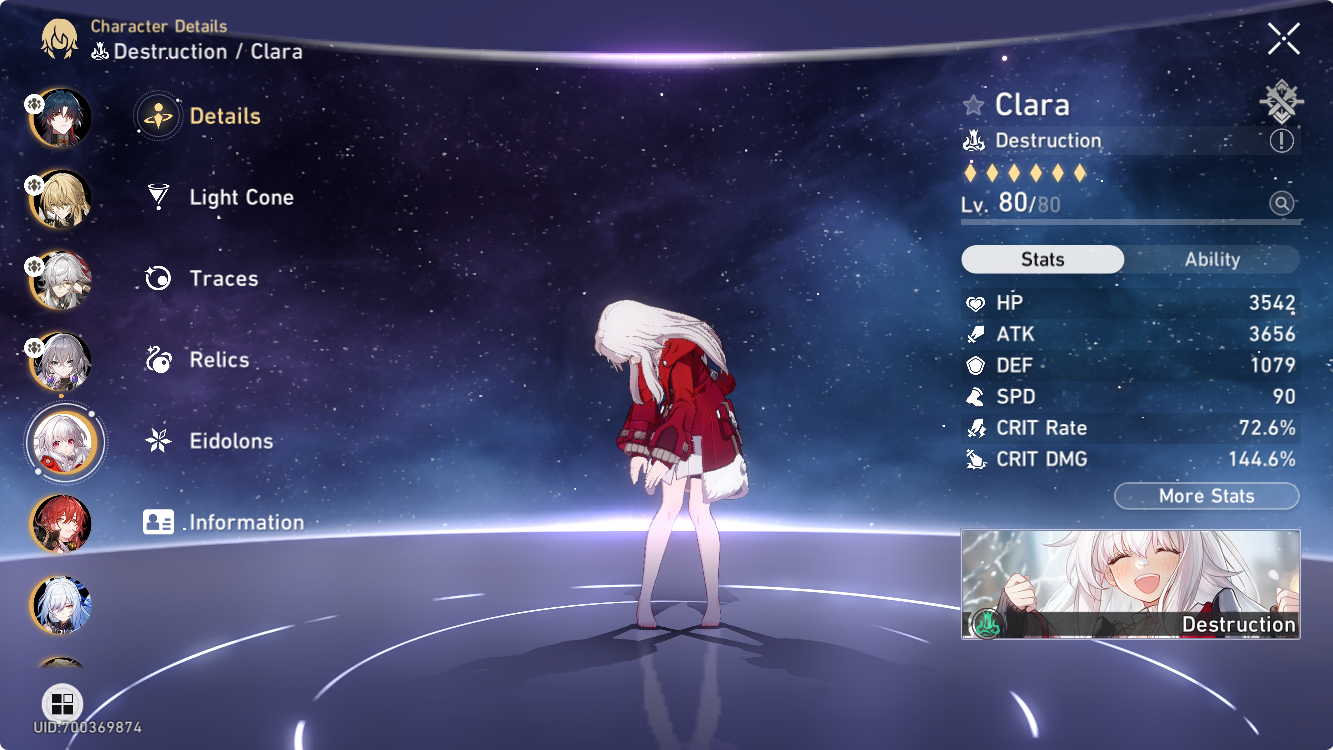Viewport: 1333px width, 750px height.
Task: Open the four-square grid icon at bottom left
Action: tap(62, 702)
